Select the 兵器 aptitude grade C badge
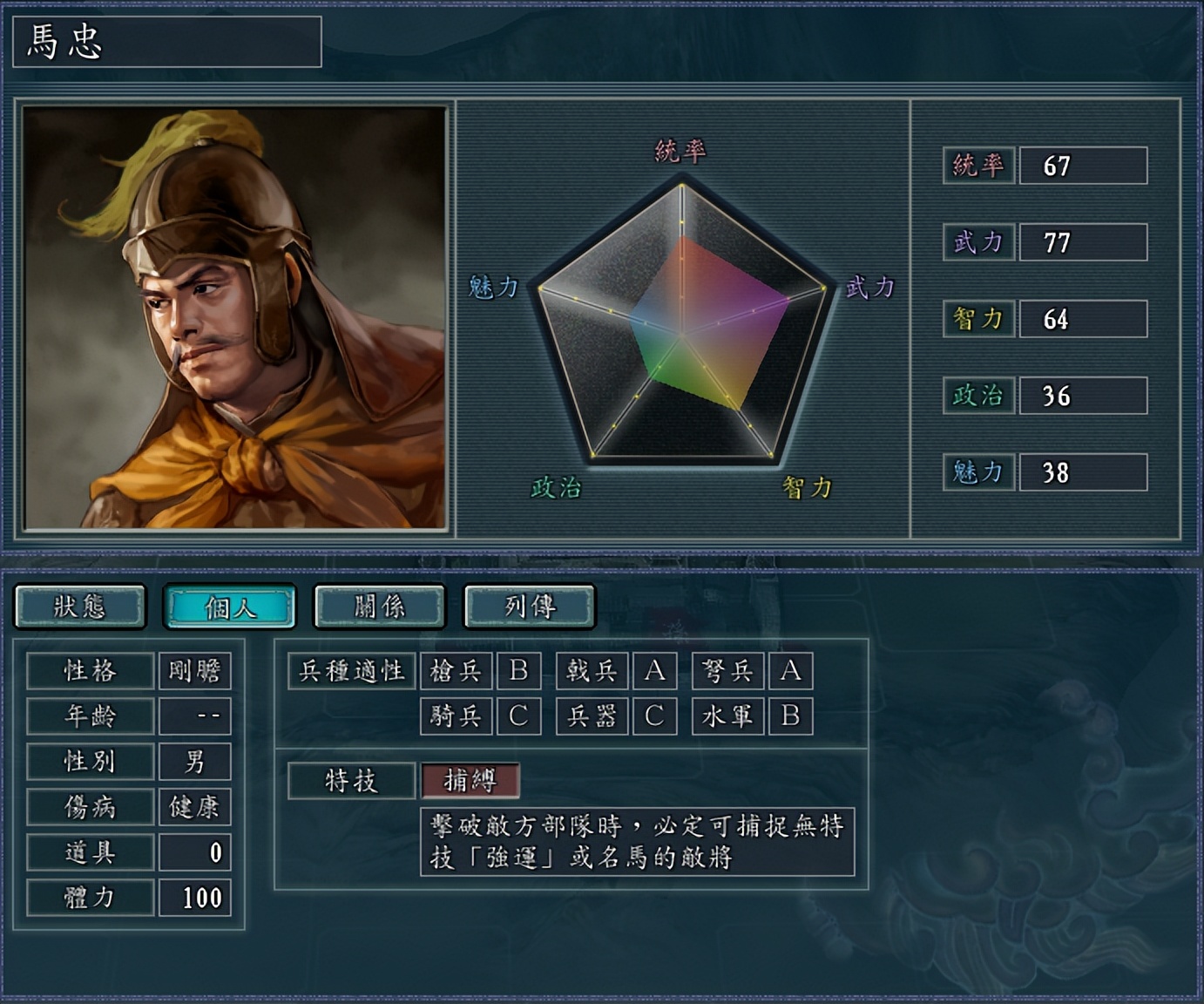This screenshot has height=1004, width=1204. (654, 716)
